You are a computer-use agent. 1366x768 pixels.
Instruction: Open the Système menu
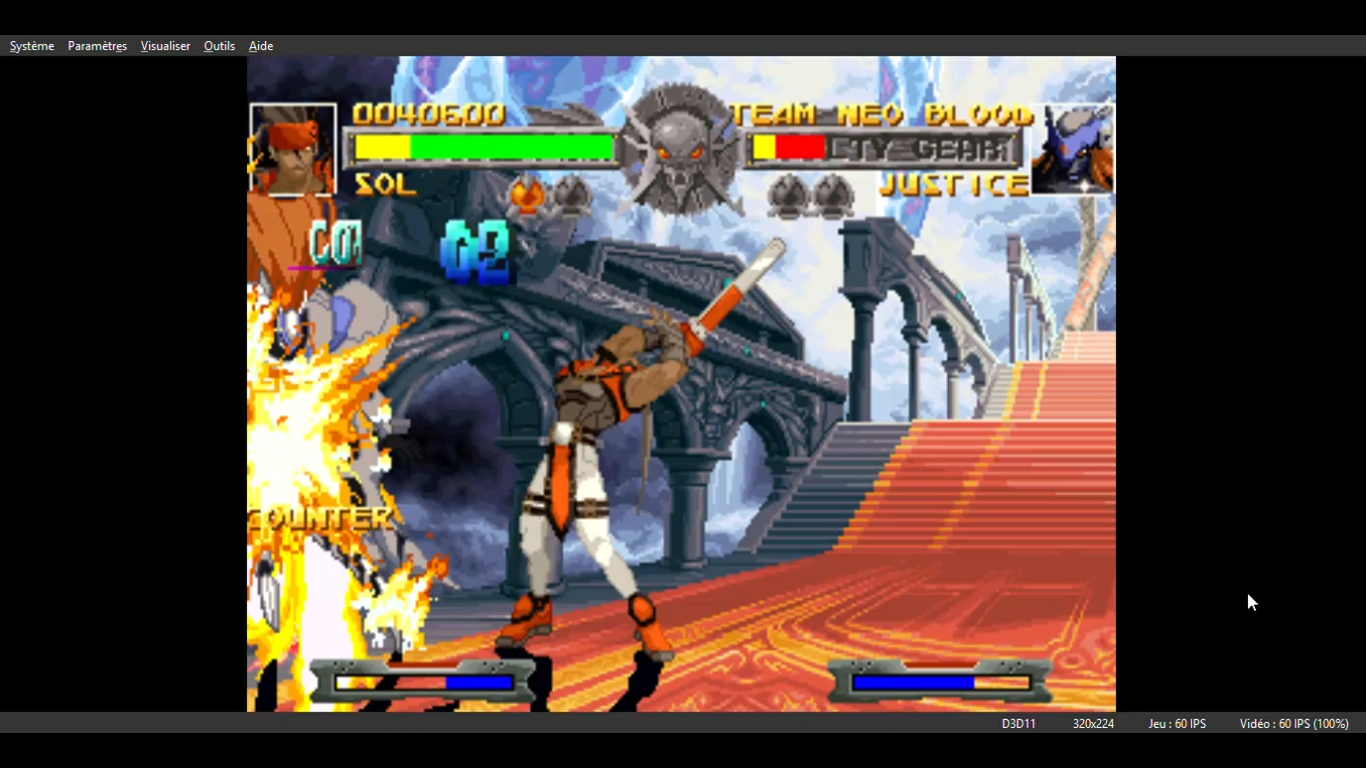pos(32,46)
